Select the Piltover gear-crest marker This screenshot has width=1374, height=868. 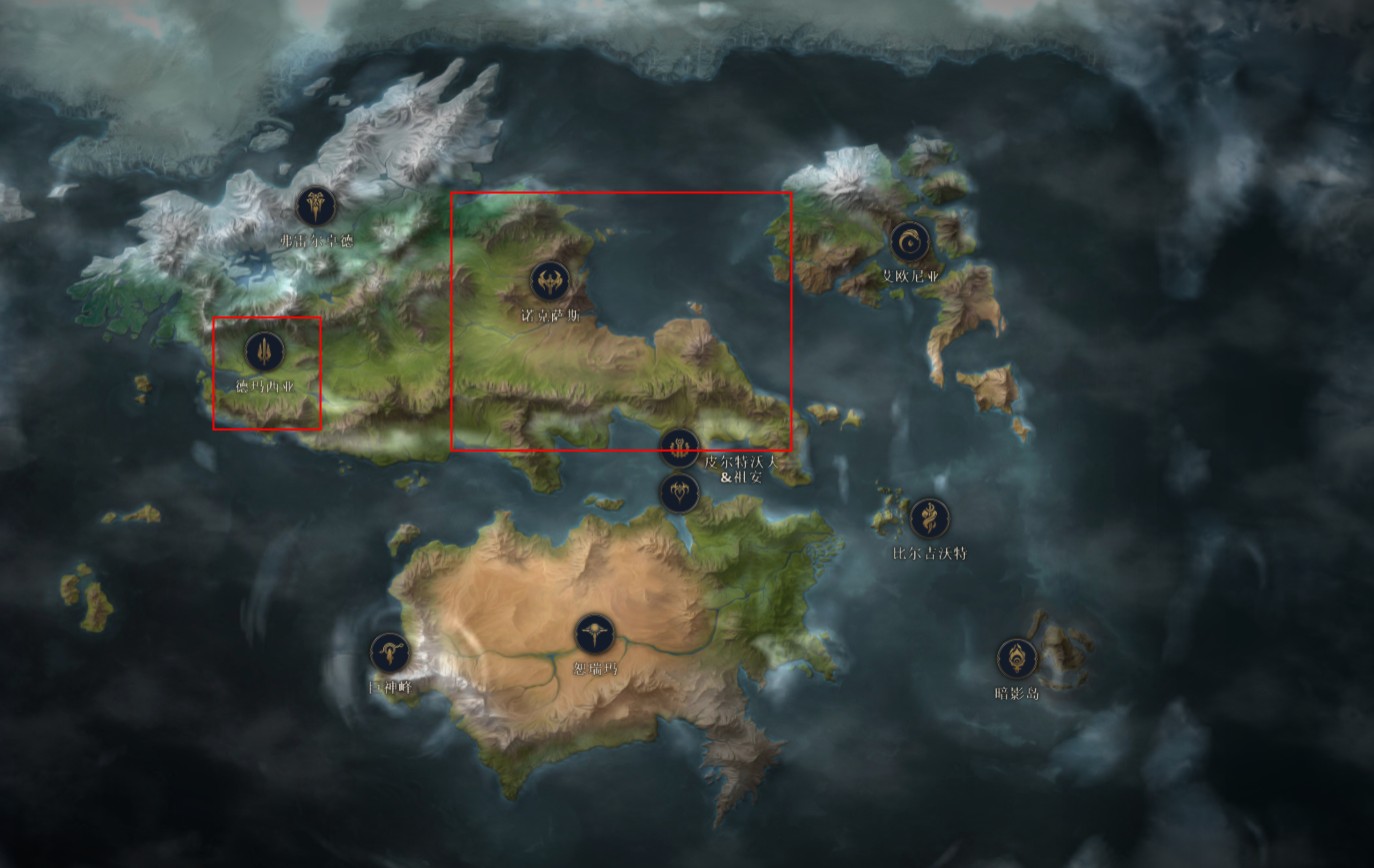[x=680, y=448]
